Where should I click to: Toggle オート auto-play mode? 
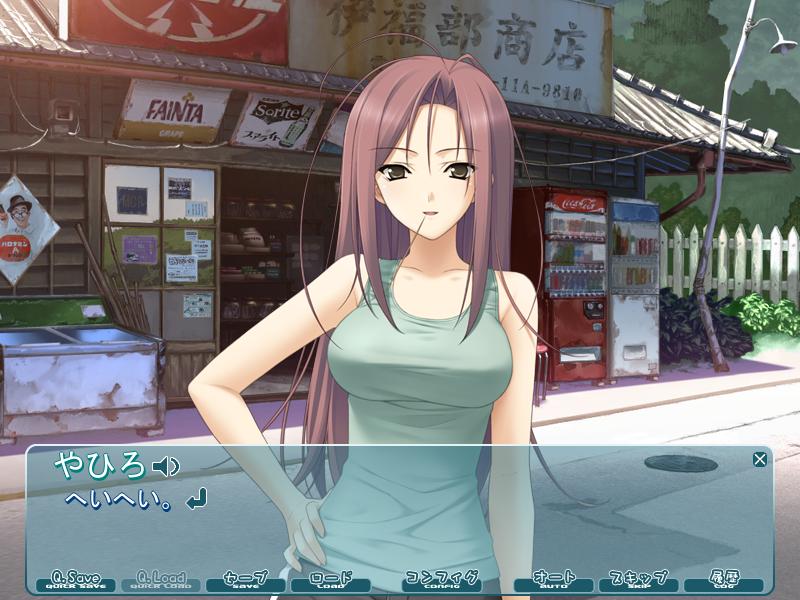pos(553,581)
